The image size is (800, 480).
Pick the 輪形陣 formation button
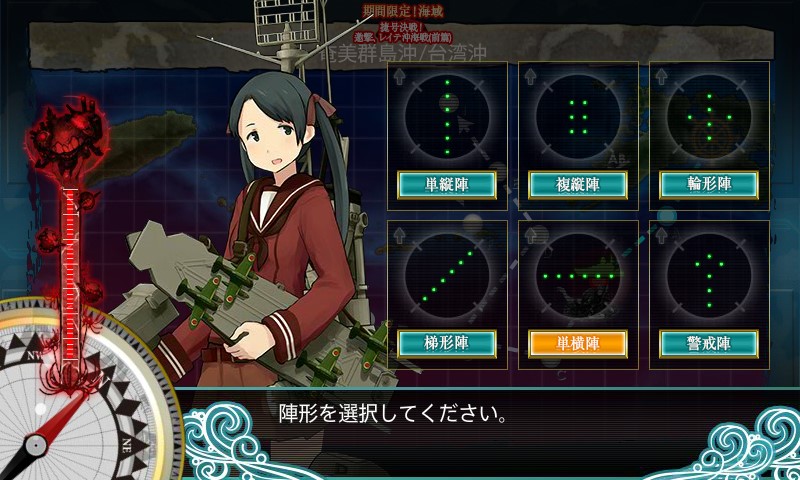point(709,185)
